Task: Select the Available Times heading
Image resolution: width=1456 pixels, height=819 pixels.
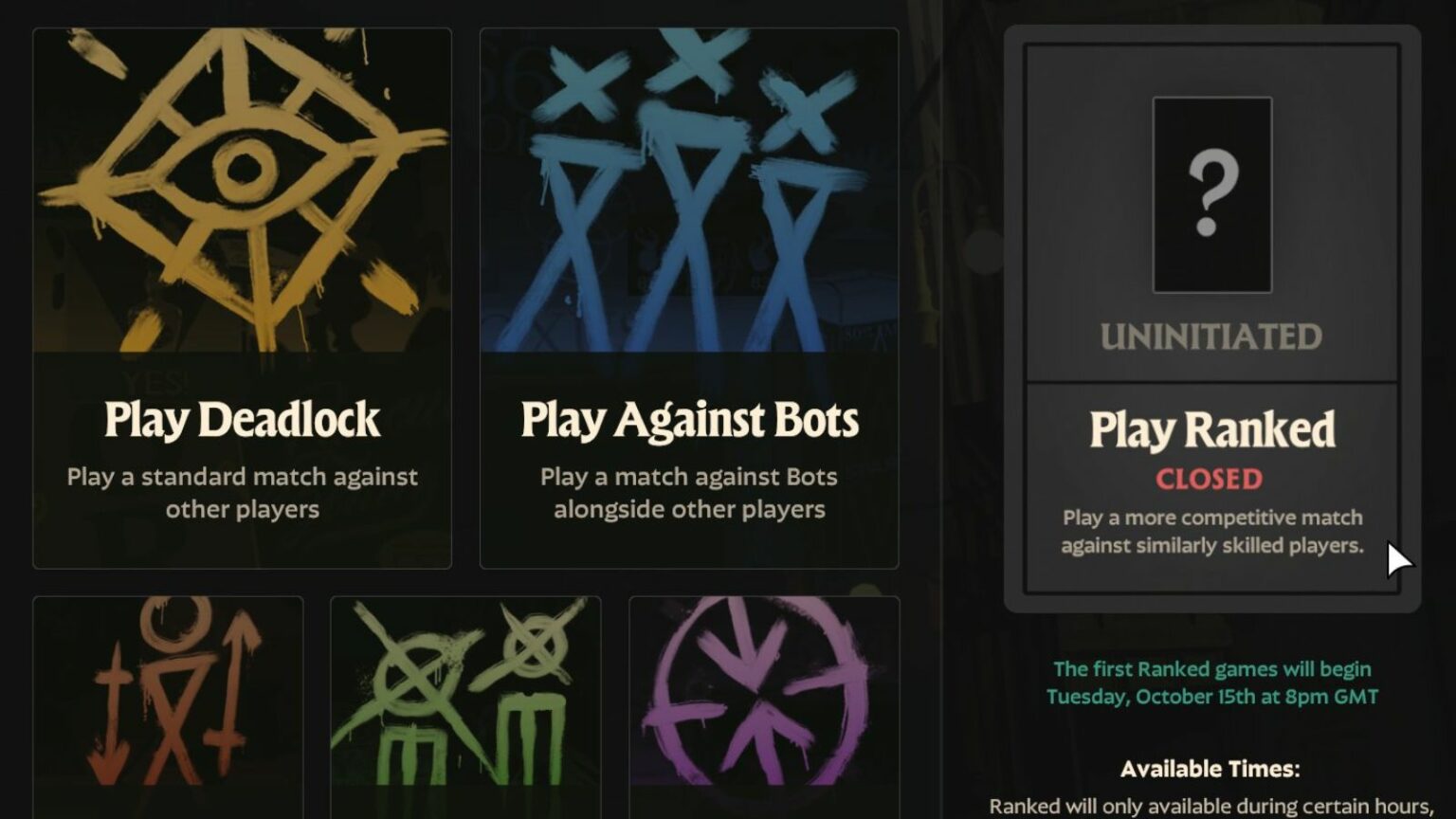Action: point(1210,768)
